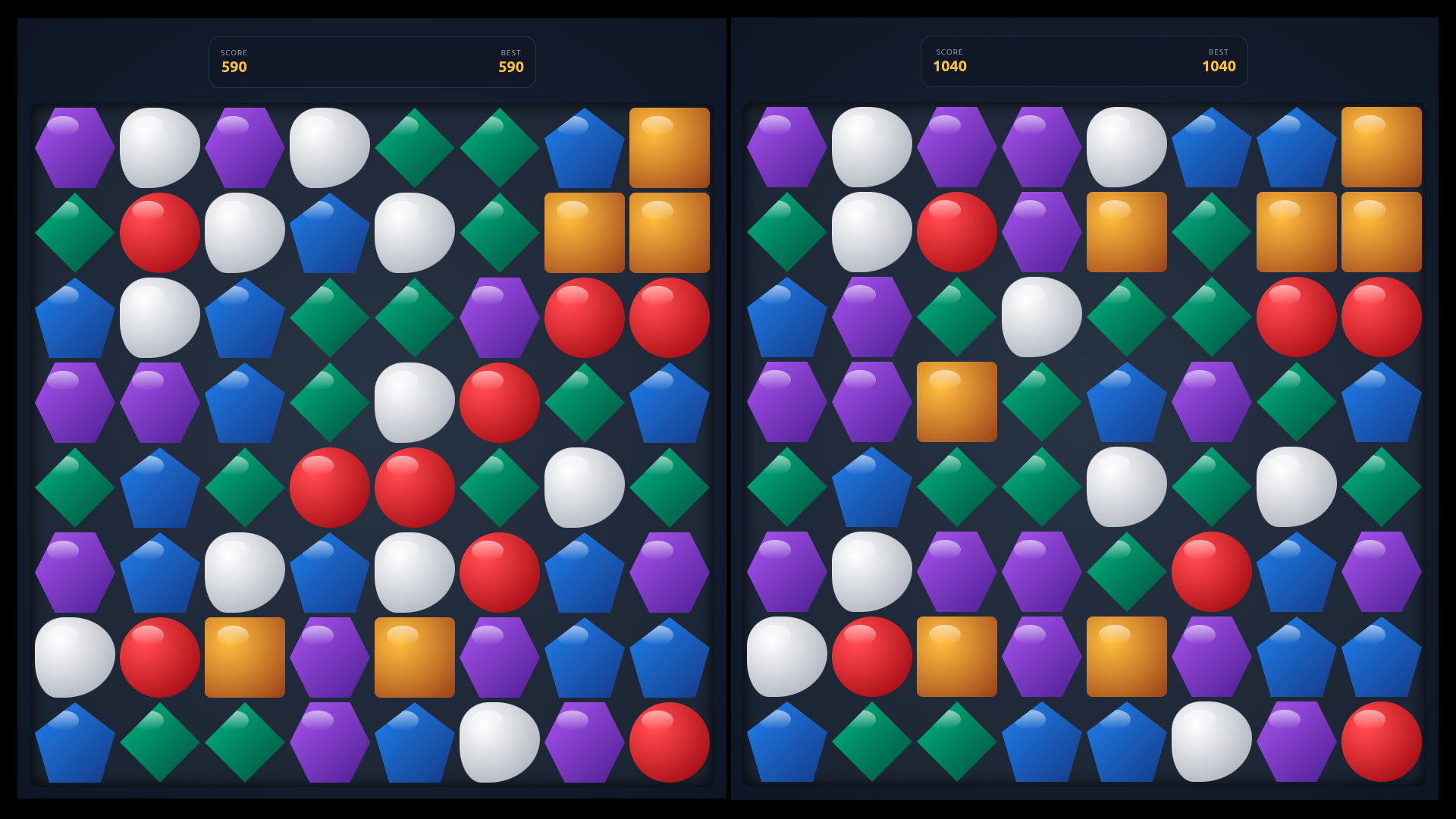The height and width of the screenshot is (819, 1456).
Task: Select the orange square in the left board's top-right corner
Action: [x=669, y=146]
